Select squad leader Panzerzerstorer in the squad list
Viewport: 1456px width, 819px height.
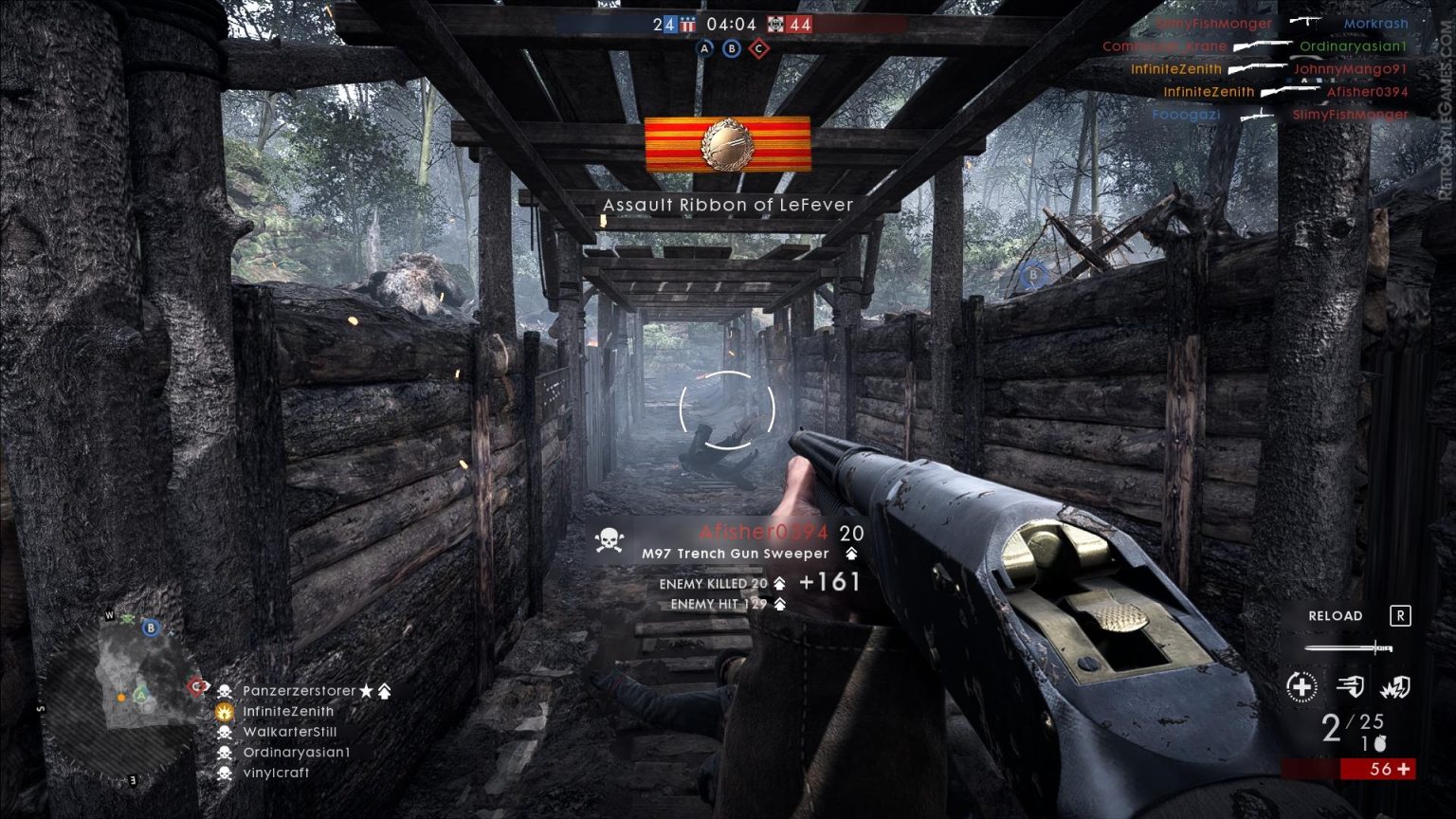point(299,691)
